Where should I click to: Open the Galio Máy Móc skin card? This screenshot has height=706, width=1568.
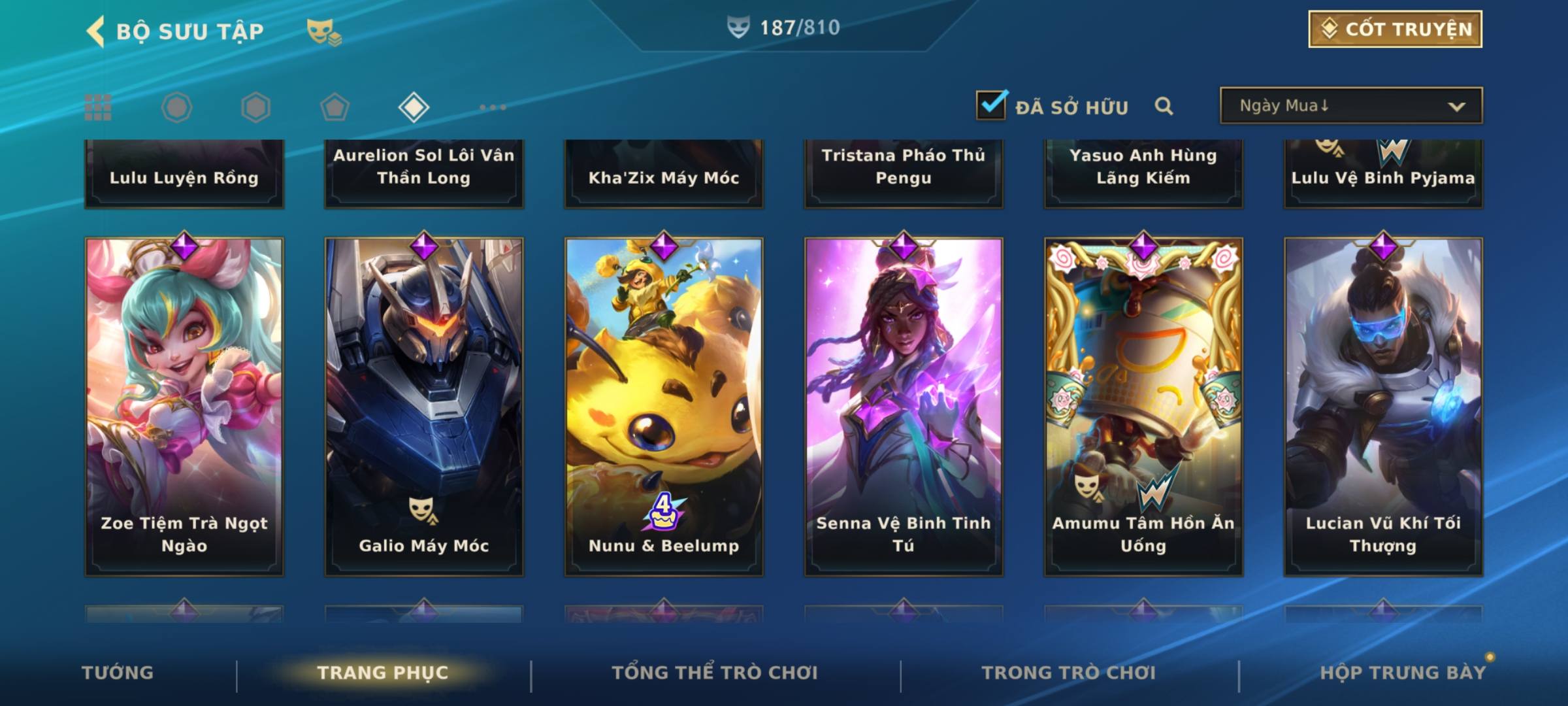424,406
